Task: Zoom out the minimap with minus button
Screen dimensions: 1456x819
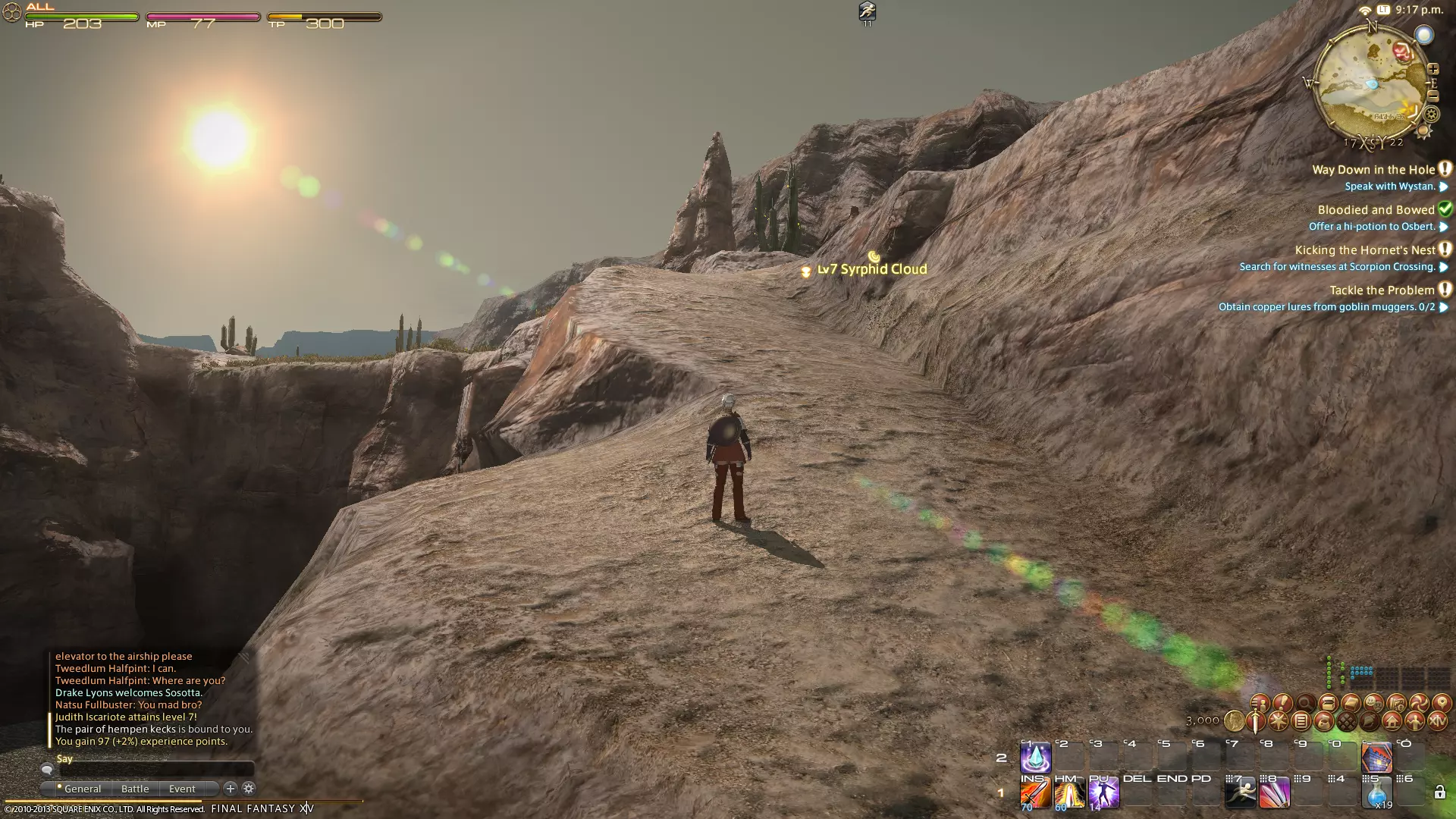Action: coord(1433,96)
